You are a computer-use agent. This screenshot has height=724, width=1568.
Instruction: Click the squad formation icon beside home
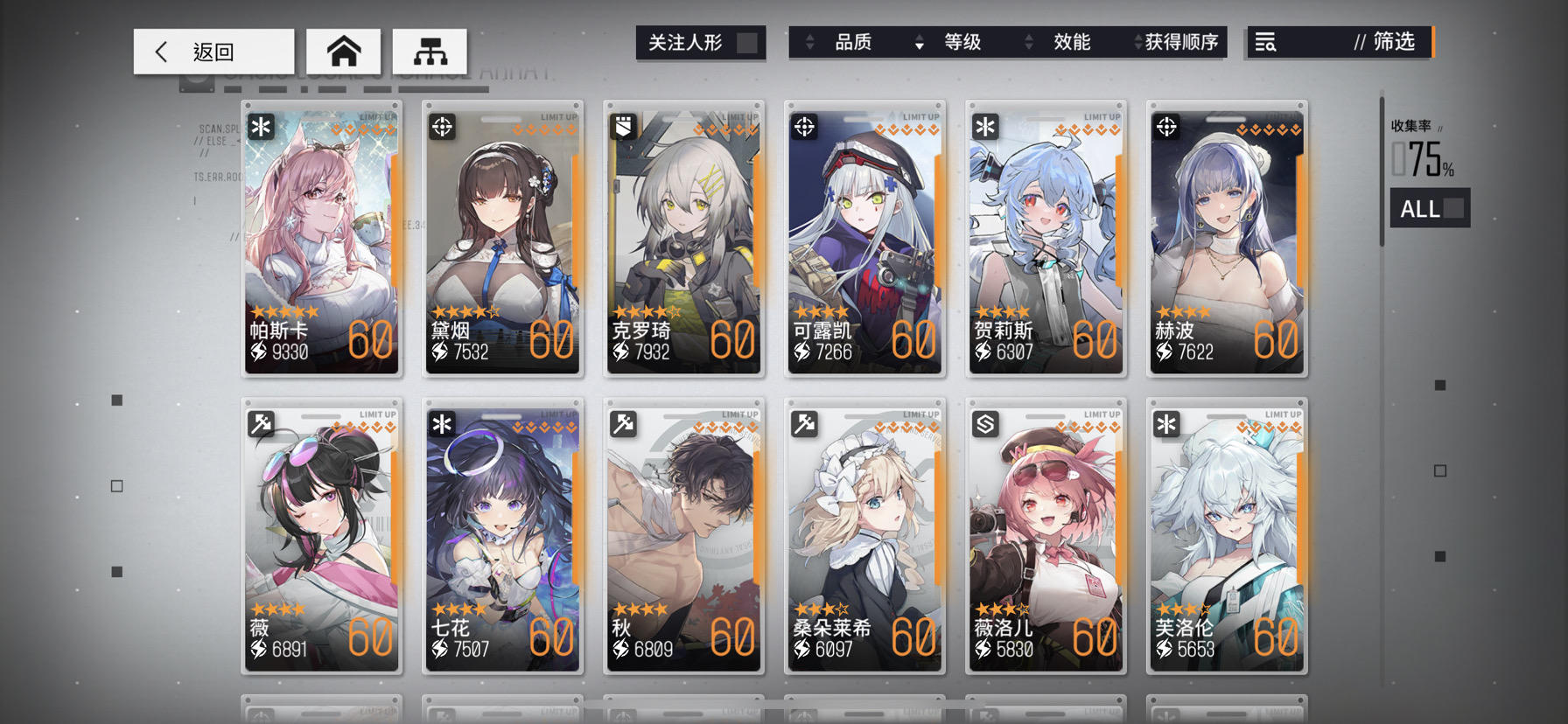(430, 51)
